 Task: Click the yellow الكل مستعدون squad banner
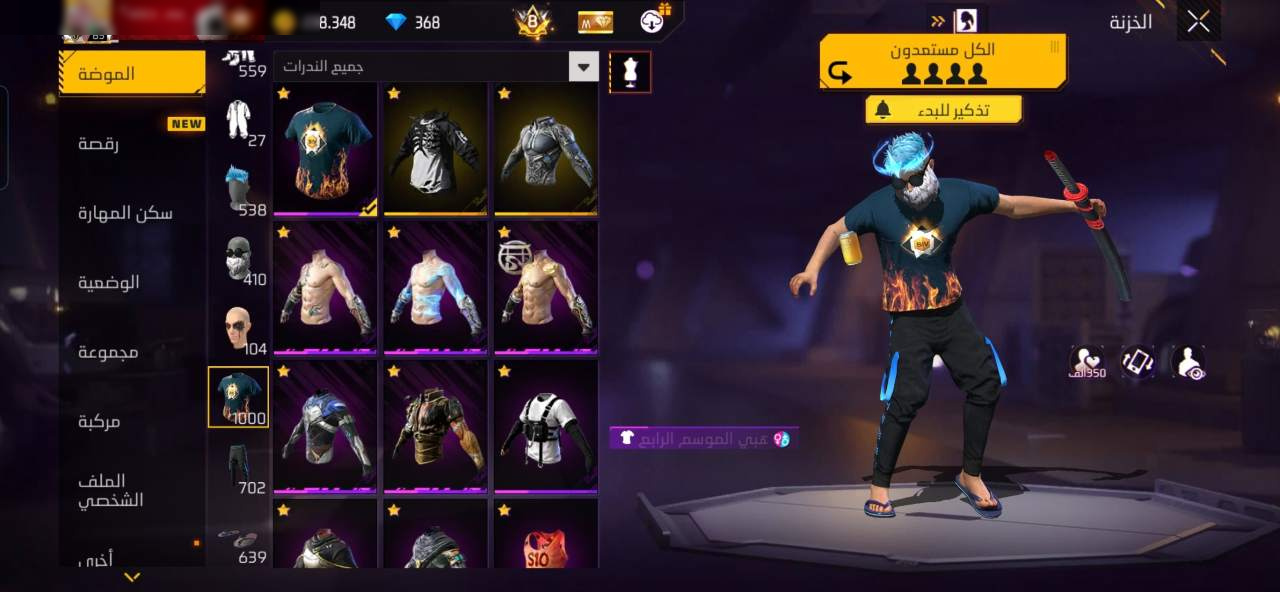942,62
